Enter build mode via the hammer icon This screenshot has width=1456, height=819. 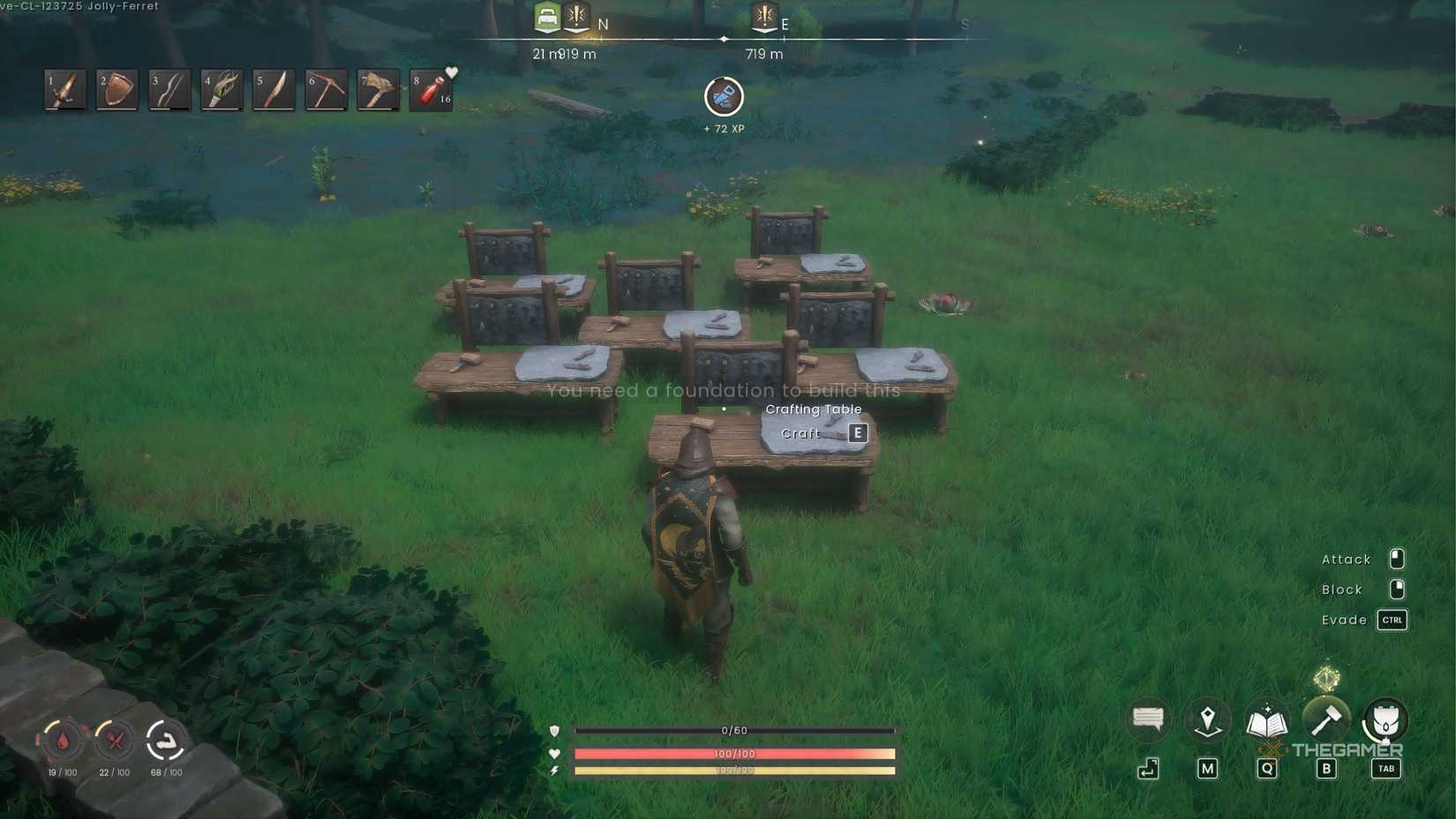pyautogui.click(x=1326, y=719)
